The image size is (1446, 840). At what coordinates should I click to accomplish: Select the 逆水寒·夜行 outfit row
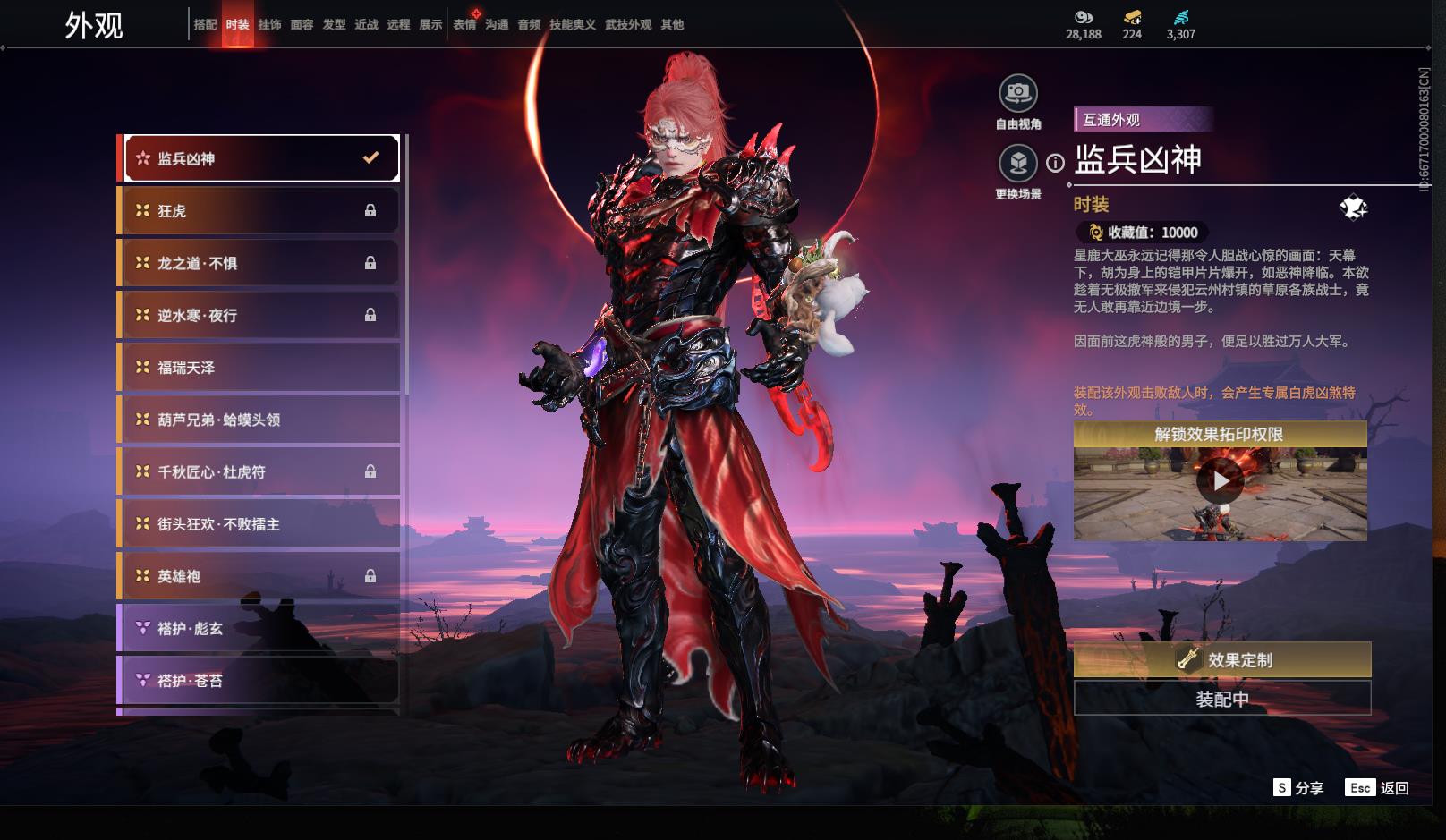tap(259, 315)
